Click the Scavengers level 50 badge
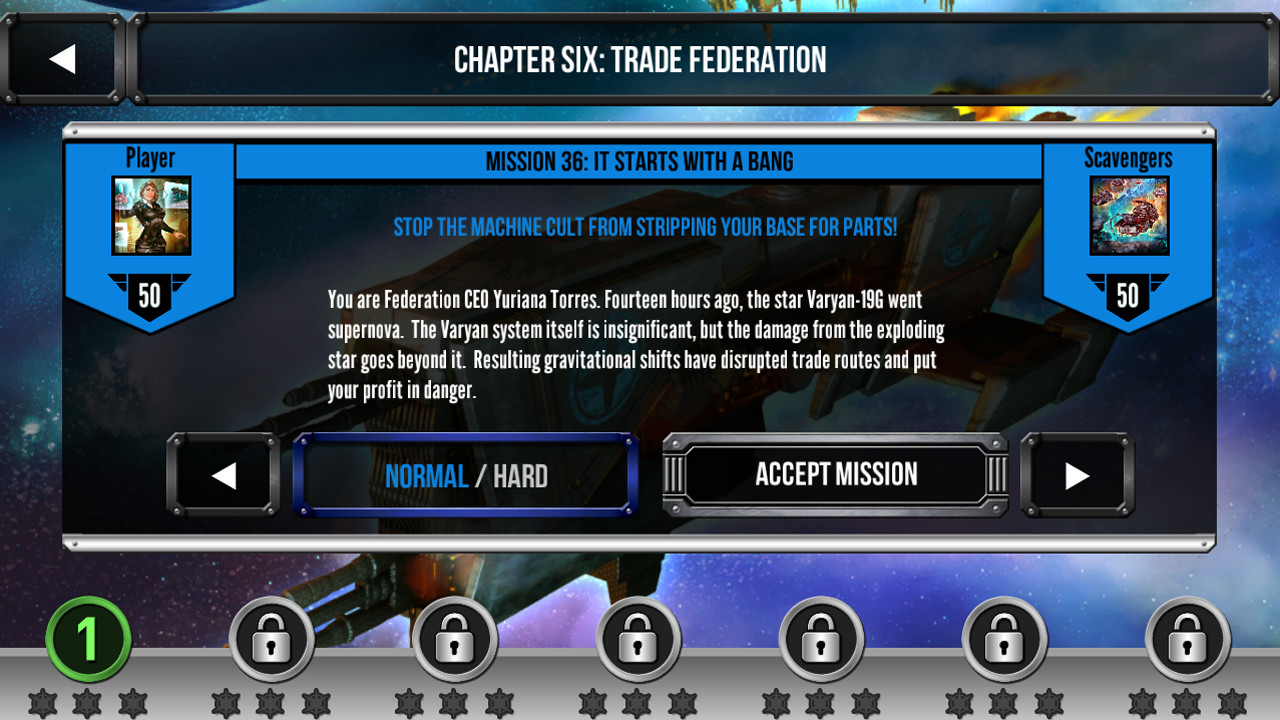 tap(1129, 296)
